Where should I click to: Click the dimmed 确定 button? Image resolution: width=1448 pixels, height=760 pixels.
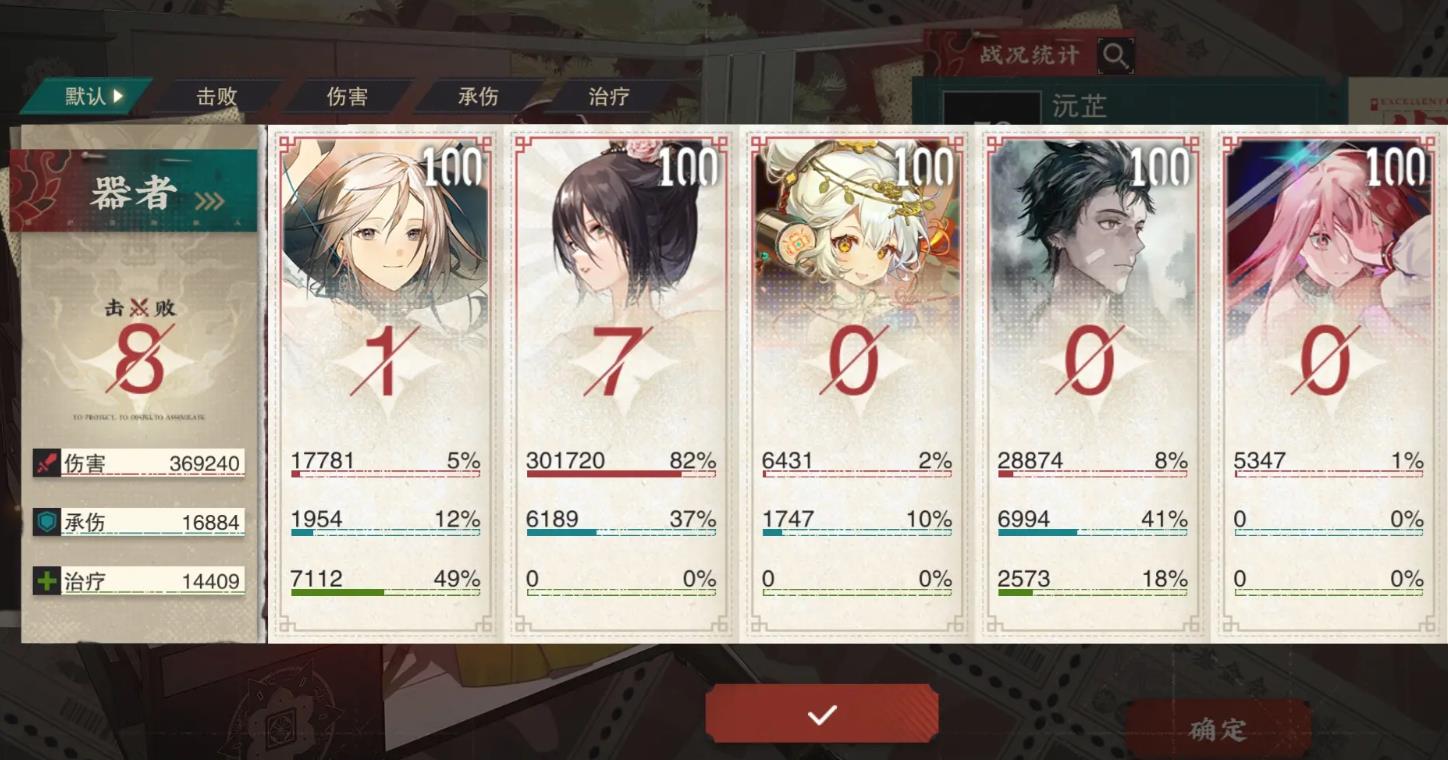pos(1218,729)
